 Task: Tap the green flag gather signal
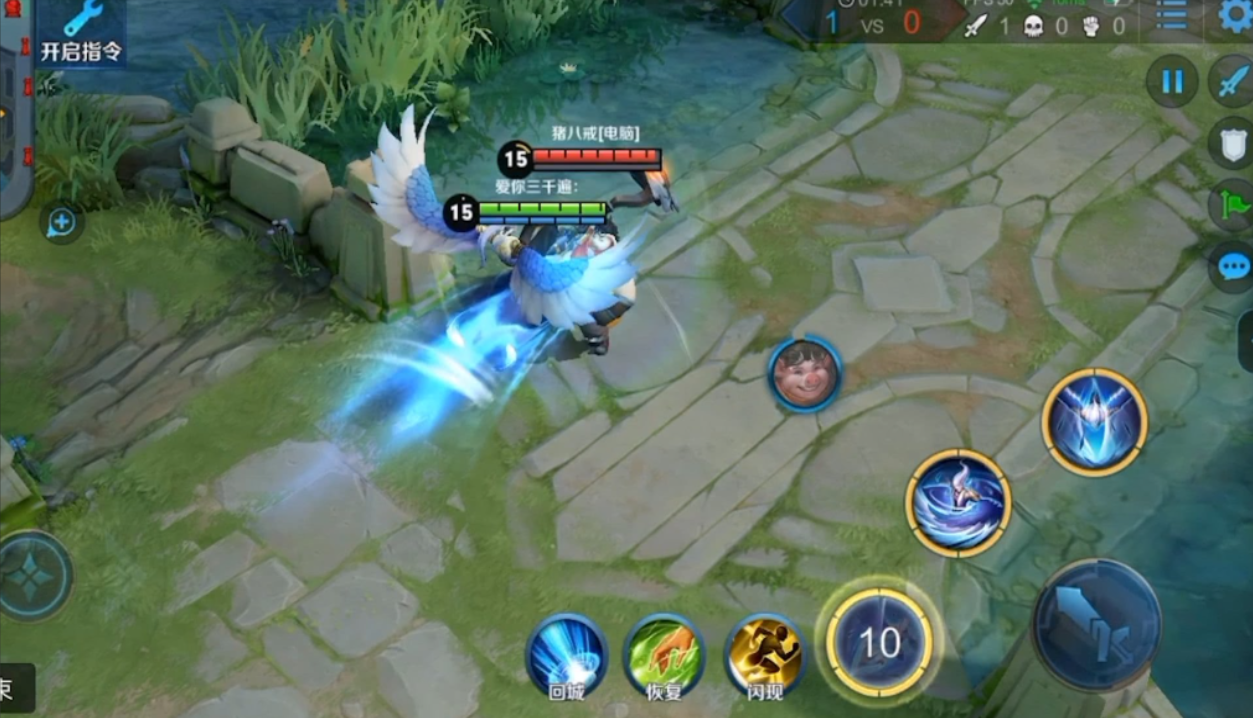tap(1231, 206)
